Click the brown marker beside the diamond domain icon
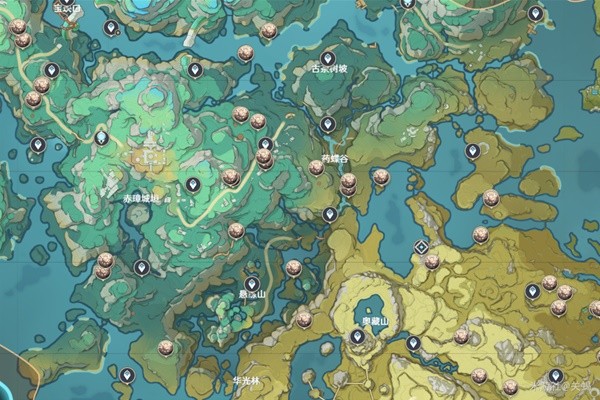600x400 pixels. 432,262
